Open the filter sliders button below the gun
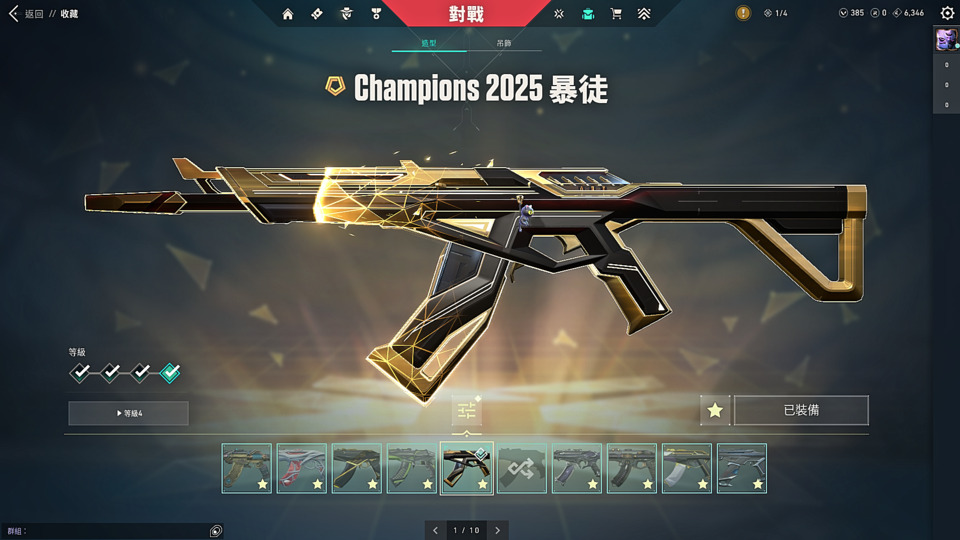 tap(466, 410)
